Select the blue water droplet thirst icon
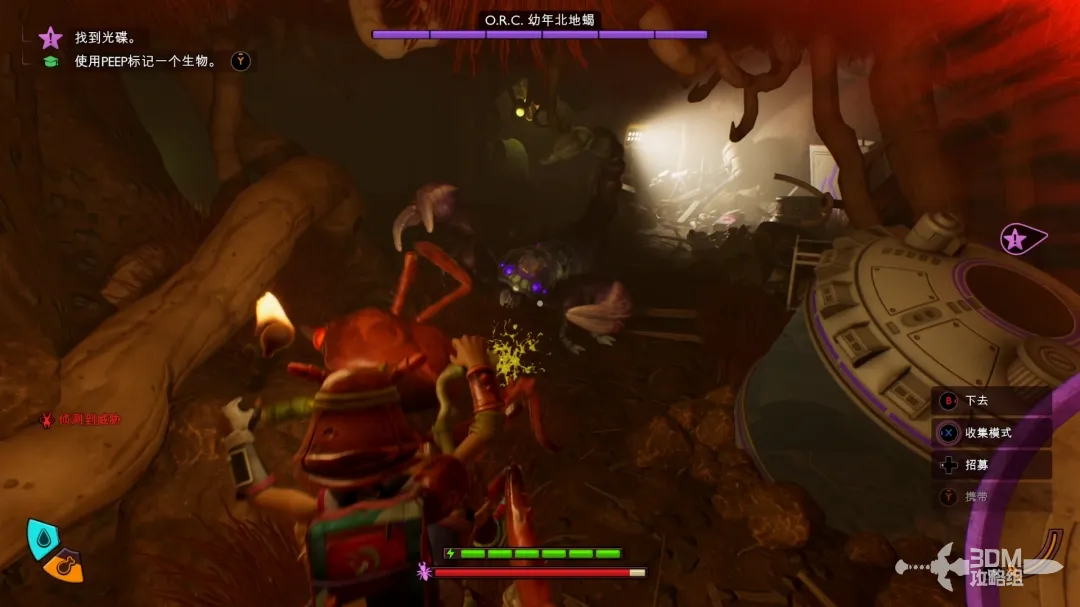The image size is (1080, 607). tap(42, 538)
